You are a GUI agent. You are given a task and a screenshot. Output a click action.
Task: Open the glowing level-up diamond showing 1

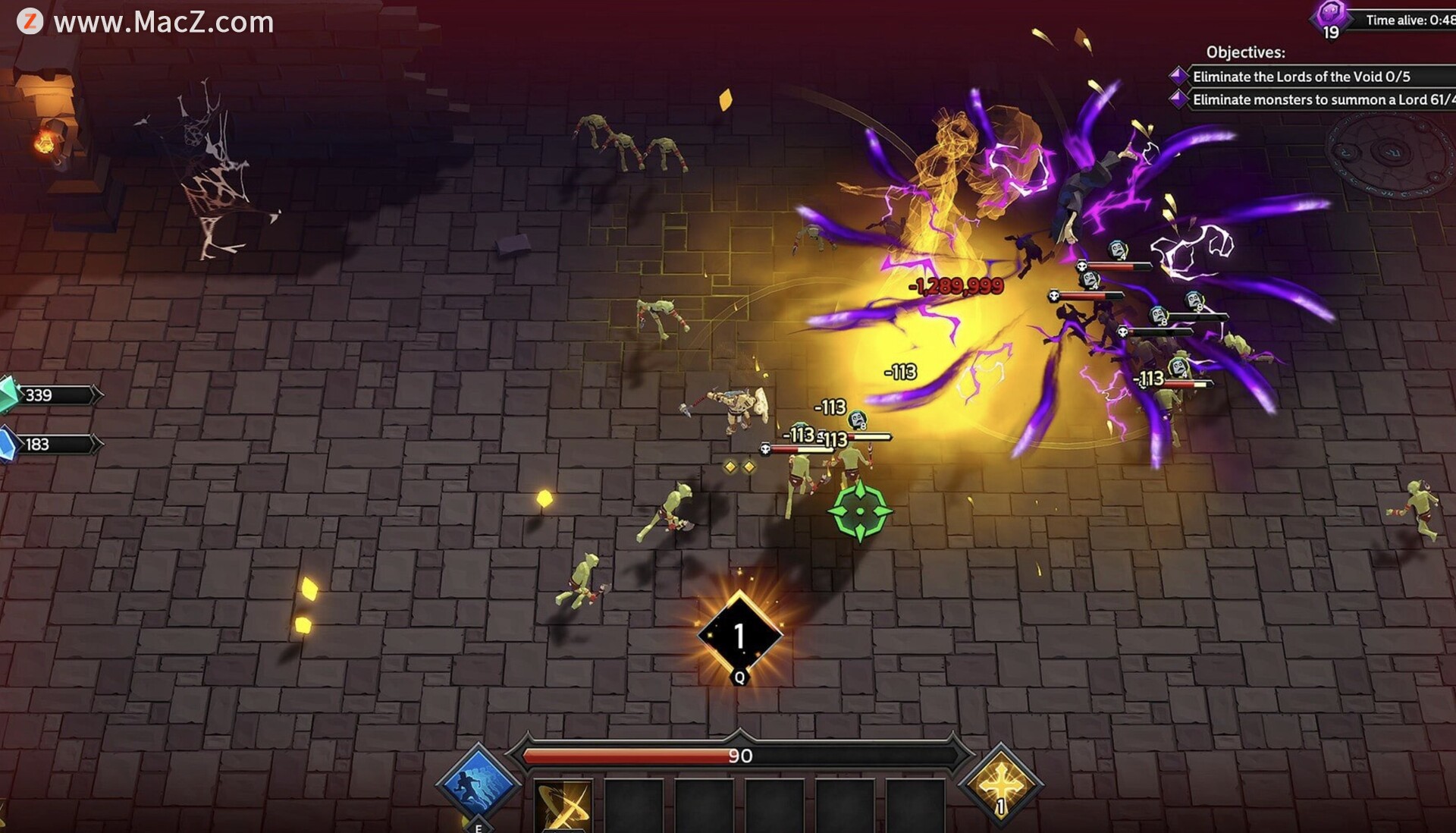pos(739,636)
